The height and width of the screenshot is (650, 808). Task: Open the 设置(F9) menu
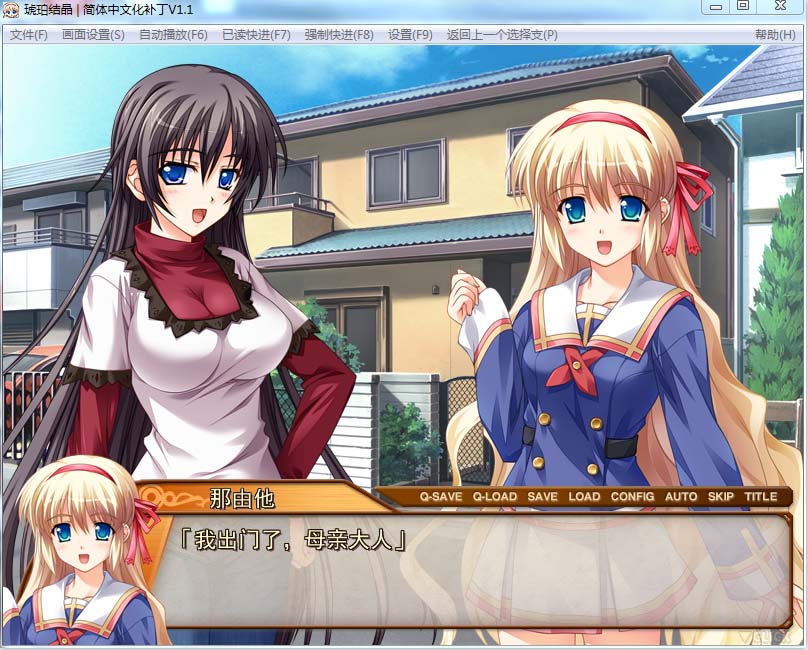tap(410, 35)
